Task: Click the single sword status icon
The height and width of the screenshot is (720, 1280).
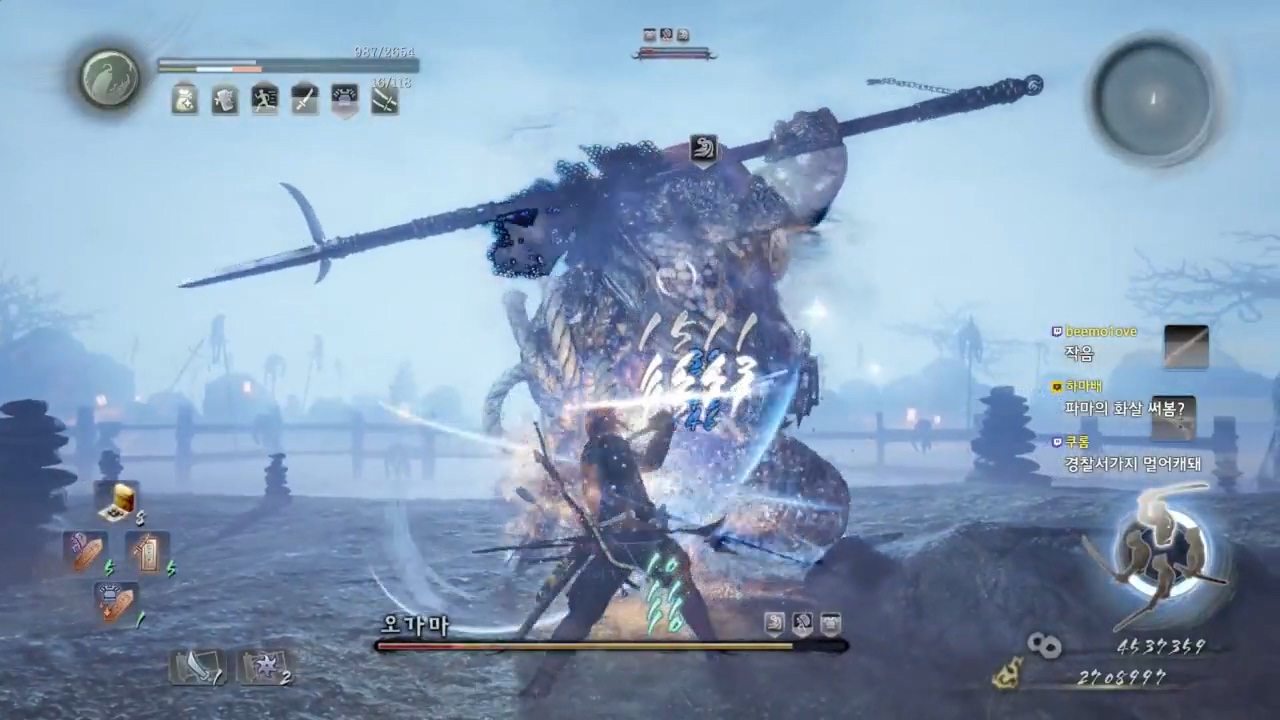Action: pos(305,99)
